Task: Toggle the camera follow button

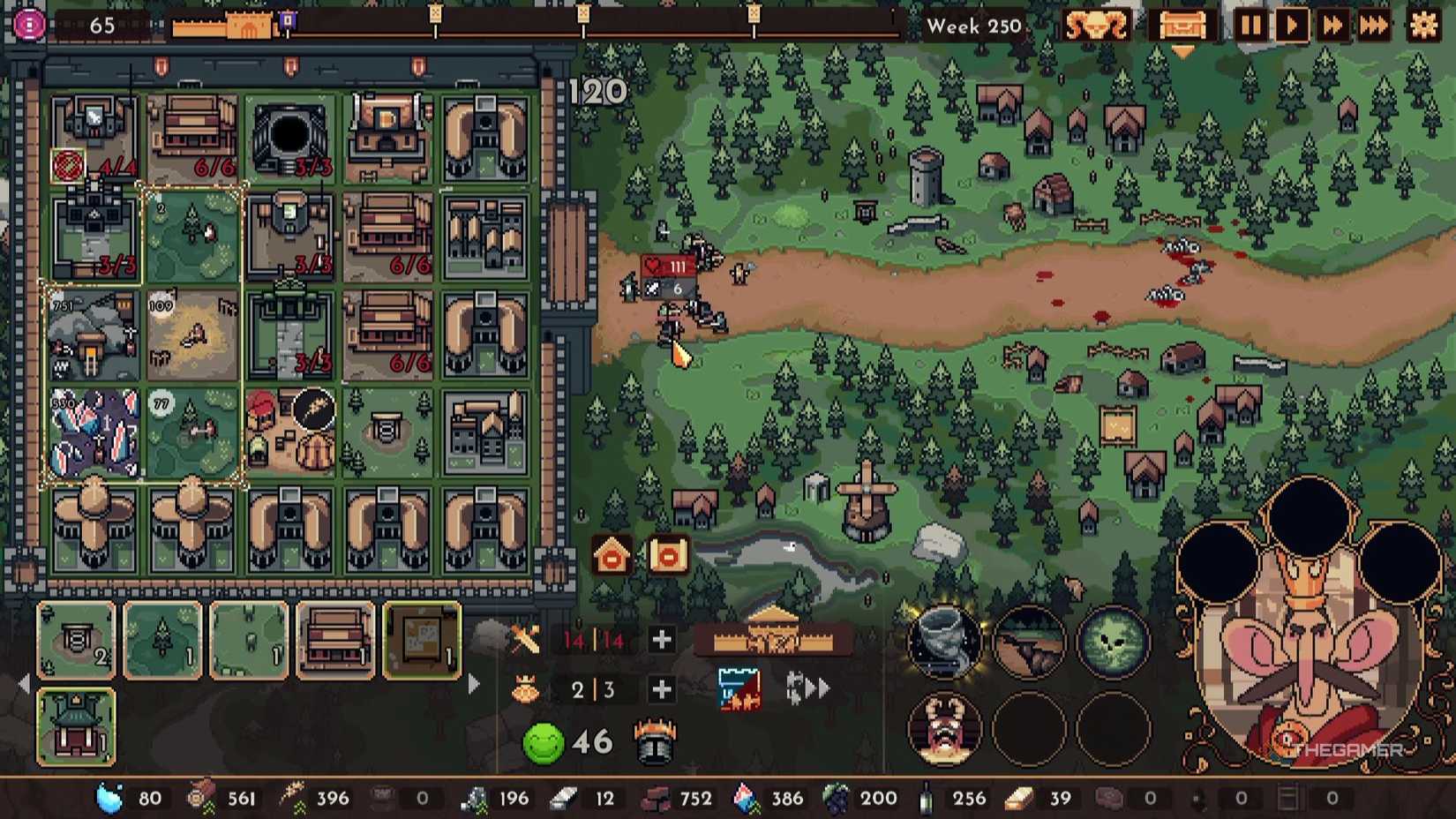Action: click(668, 555)
